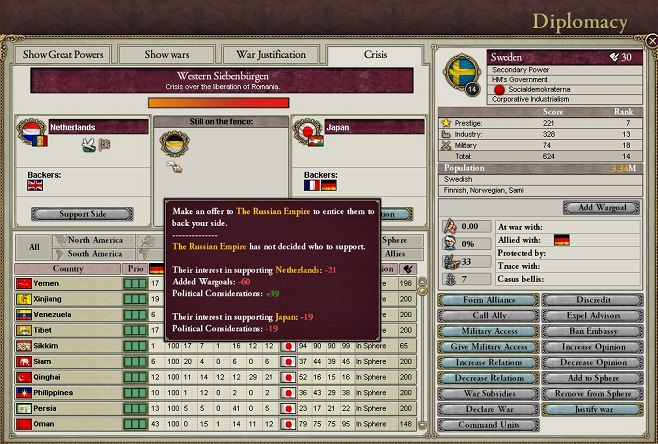Select Add to Sphere action
The image size is (658, 444).
[x=592, y=376]
